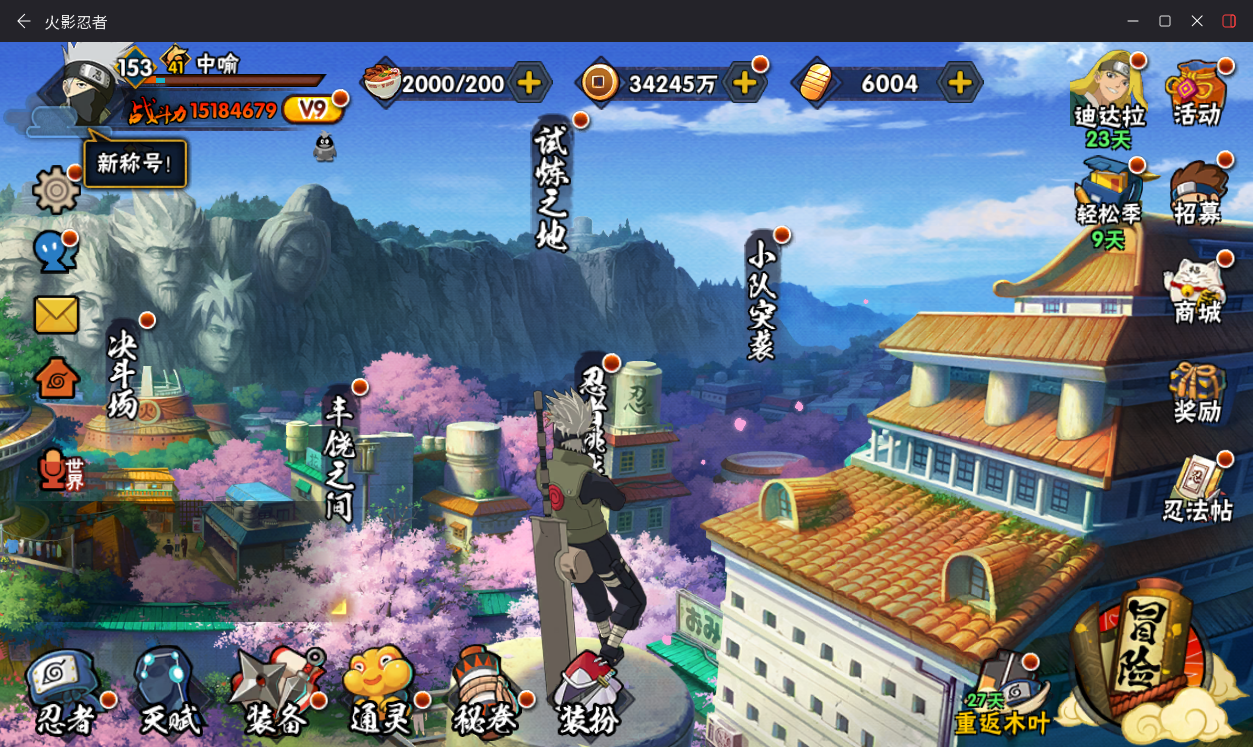The image size is (1253, 747).
Task: Open the 活动 events icon
Action: pyautogui.click(x=1197, y=92)
